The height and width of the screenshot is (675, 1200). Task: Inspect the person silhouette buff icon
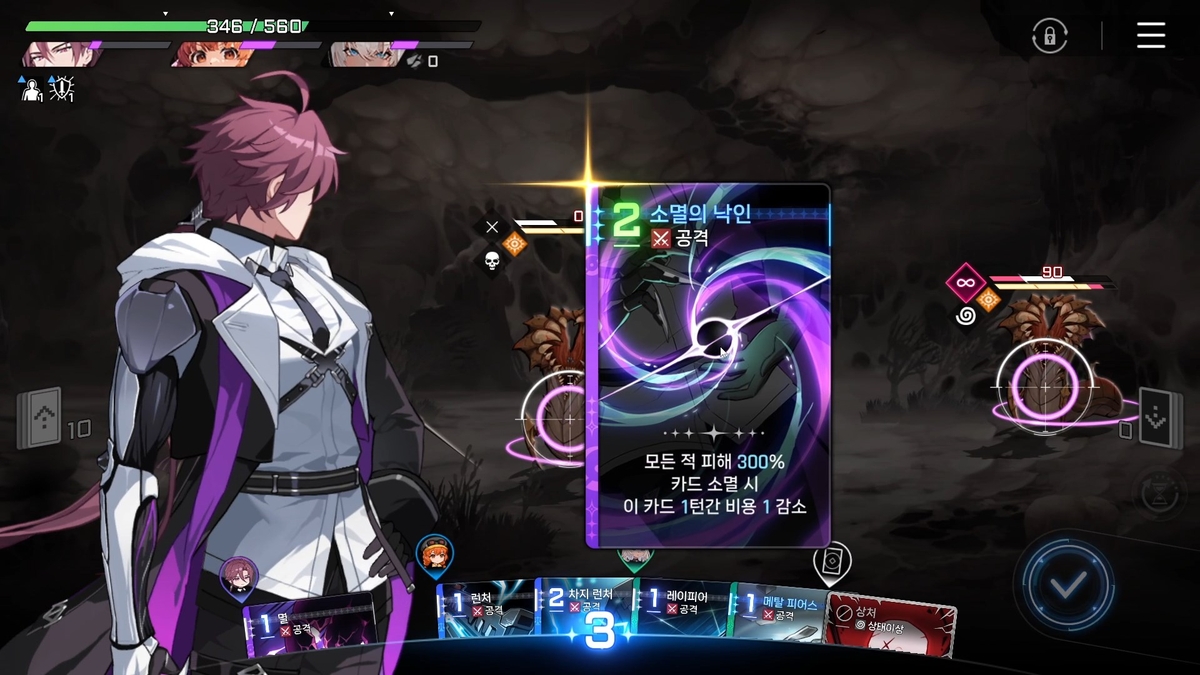click(31, 90)
